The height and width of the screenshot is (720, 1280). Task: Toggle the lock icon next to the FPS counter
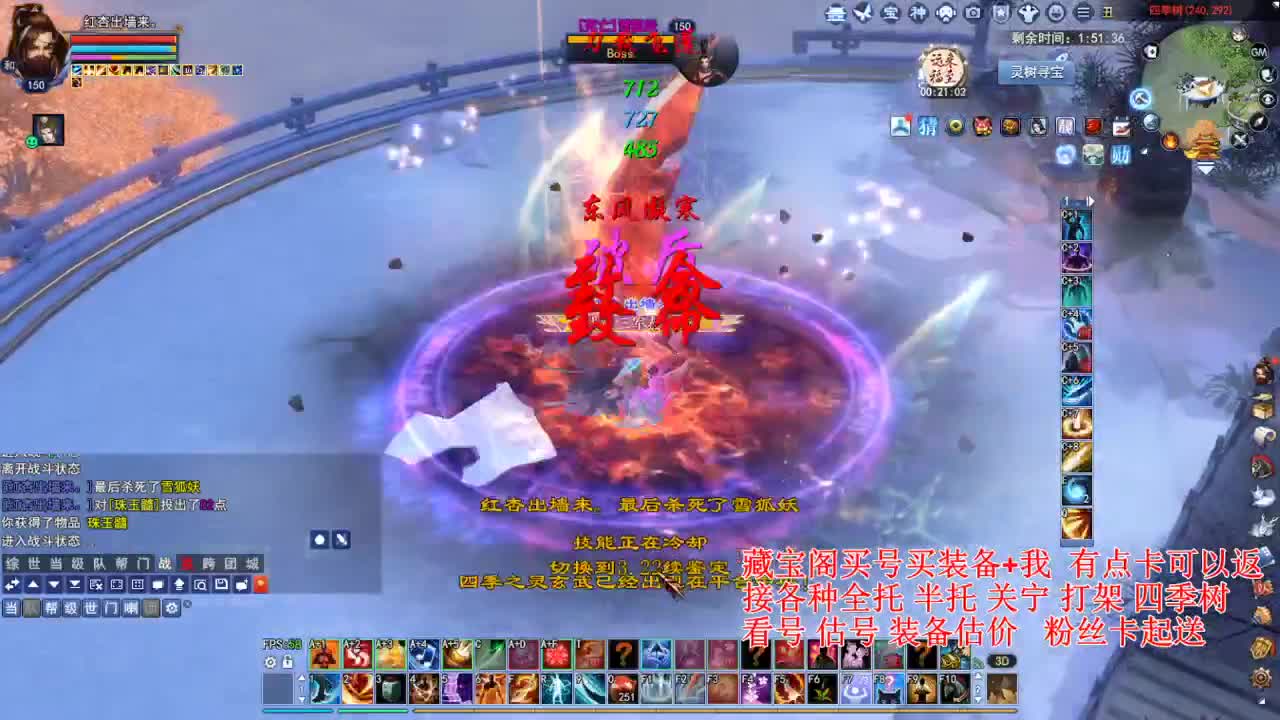click(x=287, y=662)
